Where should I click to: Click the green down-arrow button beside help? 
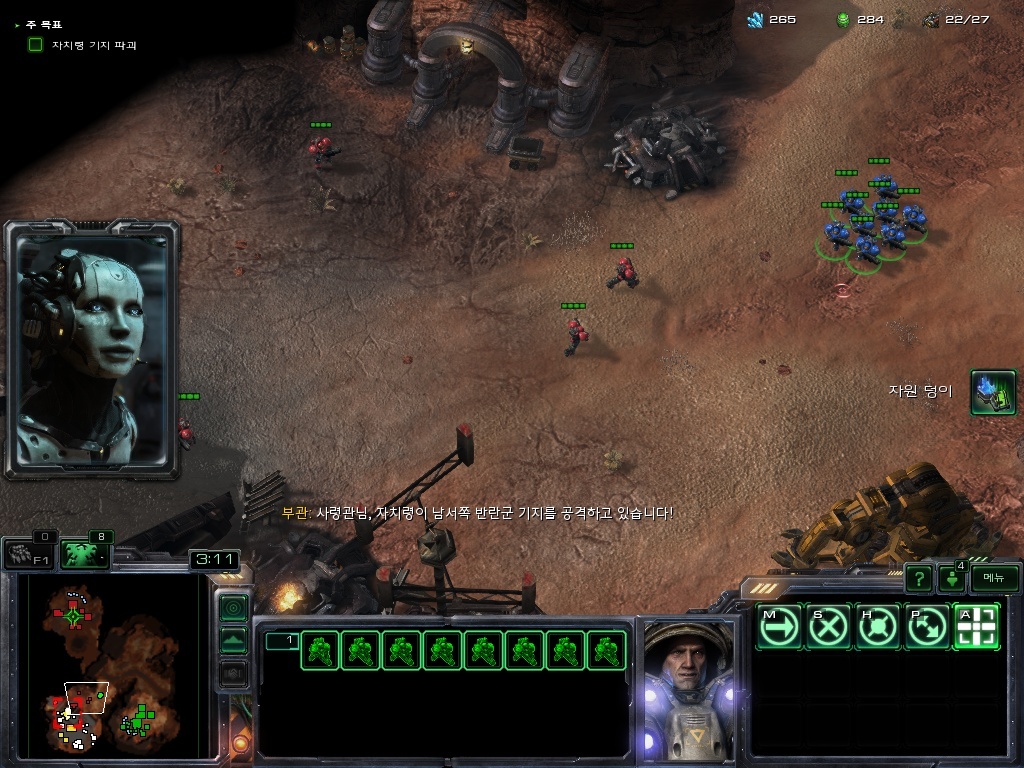click(x=950, y=579)
